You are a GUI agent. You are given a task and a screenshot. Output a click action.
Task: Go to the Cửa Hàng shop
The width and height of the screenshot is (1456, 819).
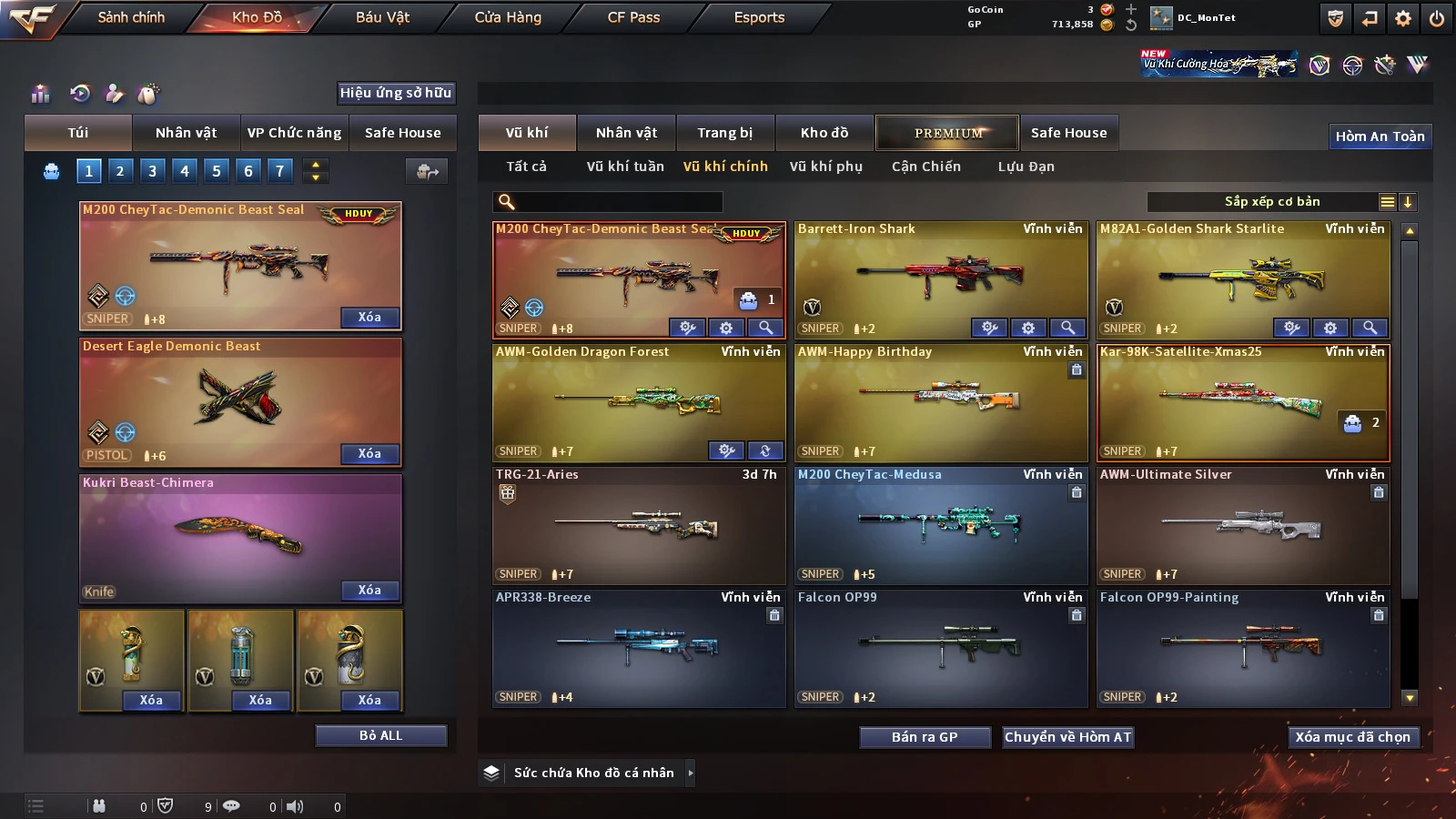508,17
